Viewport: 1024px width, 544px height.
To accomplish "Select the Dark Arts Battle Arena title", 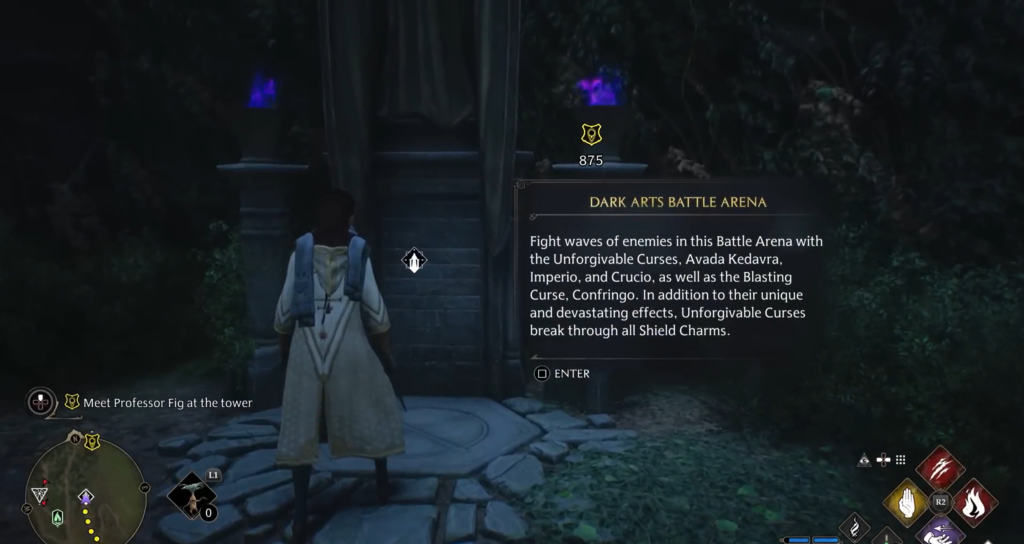I will [x=677, y=202].
